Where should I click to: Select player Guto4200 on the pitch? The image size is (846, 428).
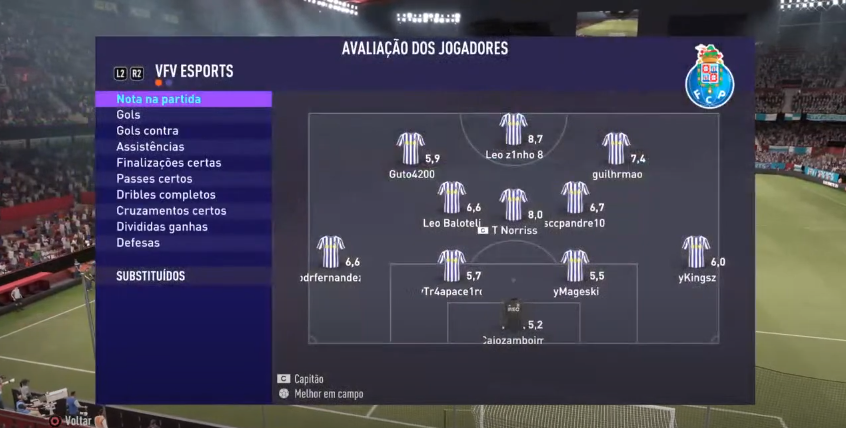pyautogui.click(x=410, y=149)
